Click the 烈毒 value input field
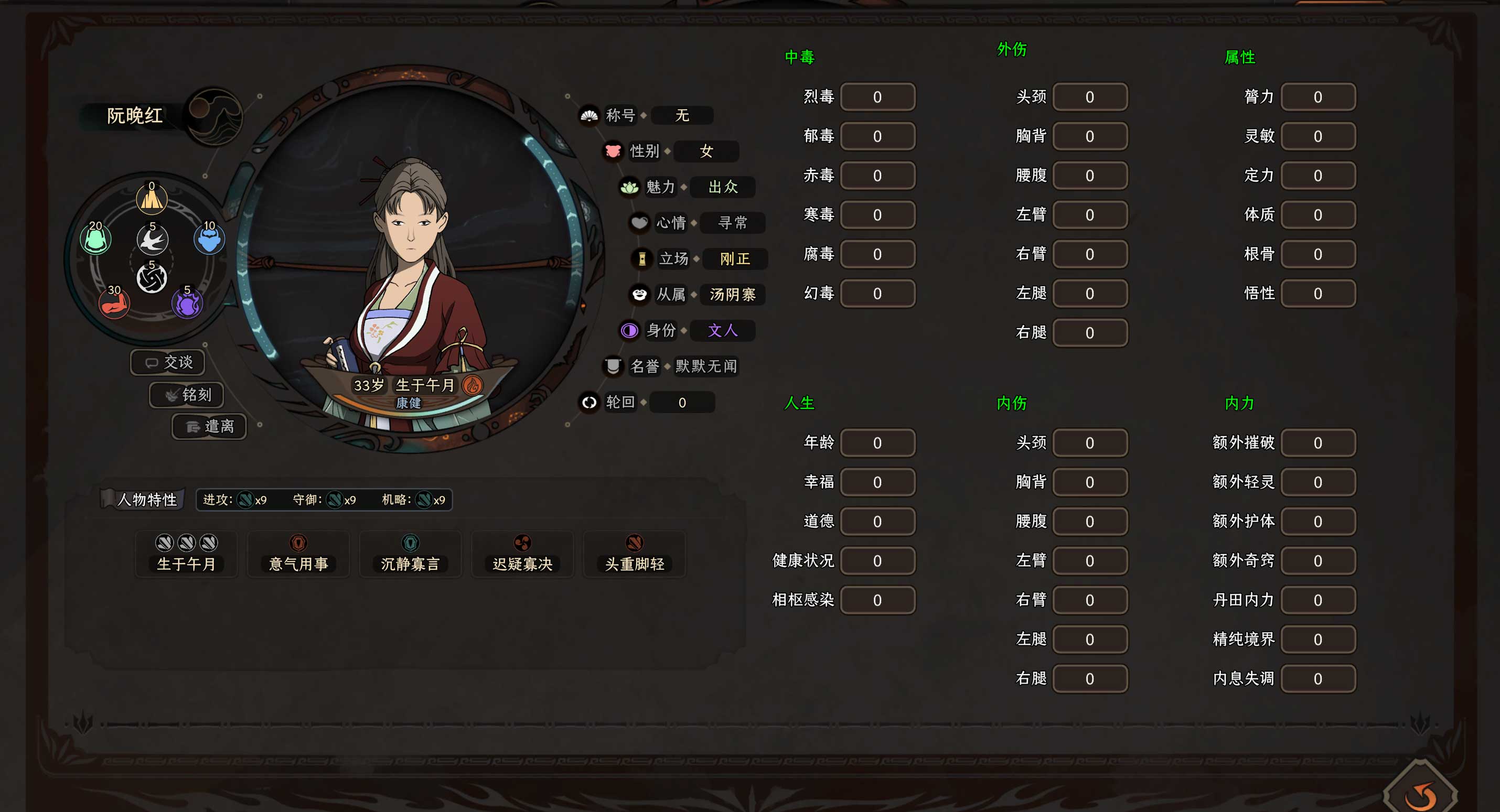The width and height of the screenshot is (1500, 812). pyautogui.click(x=877, y=96)
